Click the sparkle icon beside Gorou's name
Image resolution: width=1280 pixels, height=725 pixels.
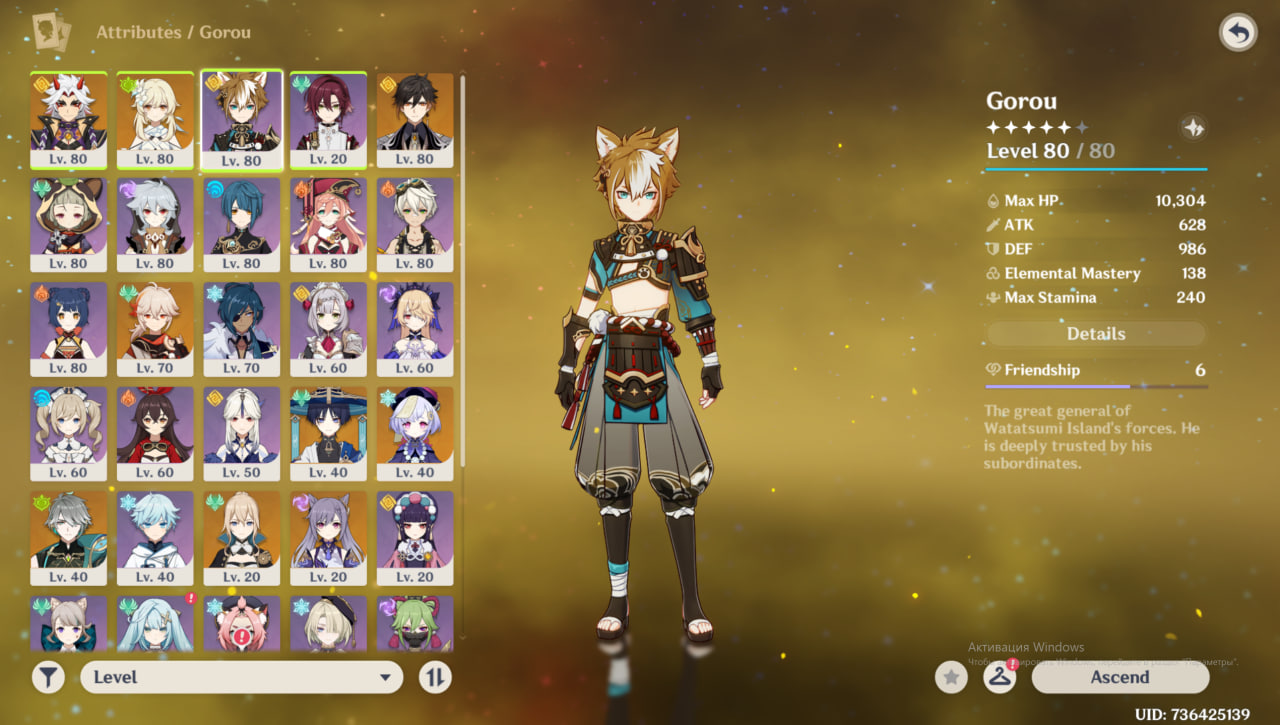pos(1193,128)
